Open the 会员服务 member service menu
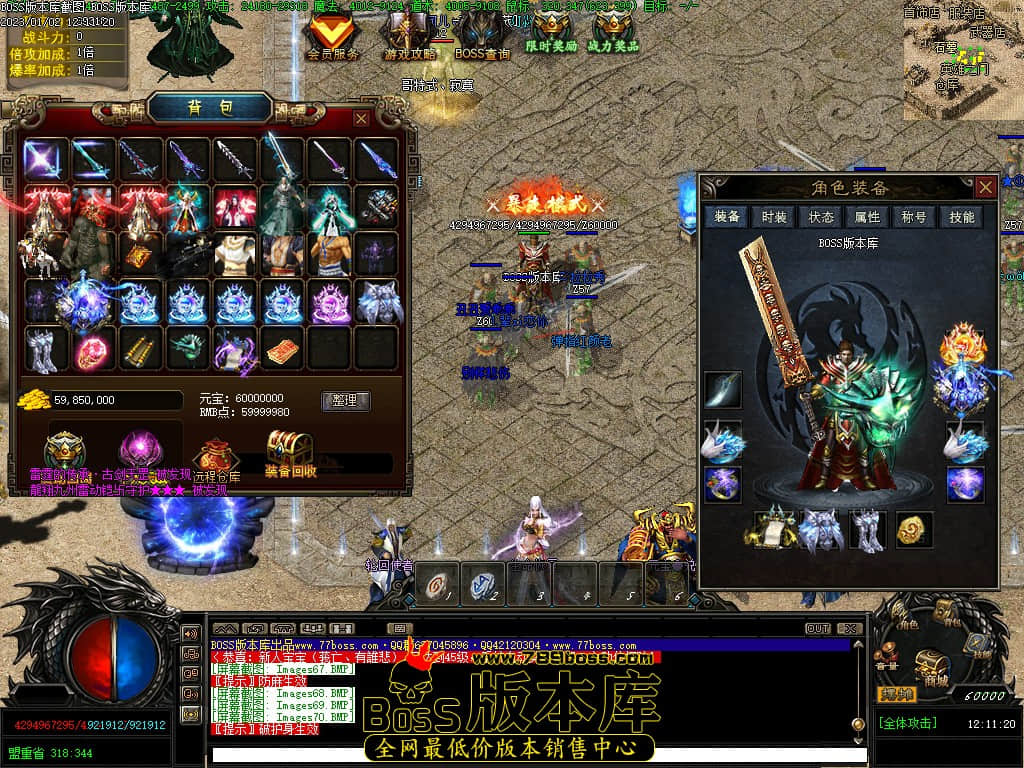 (x=333, y=36)
